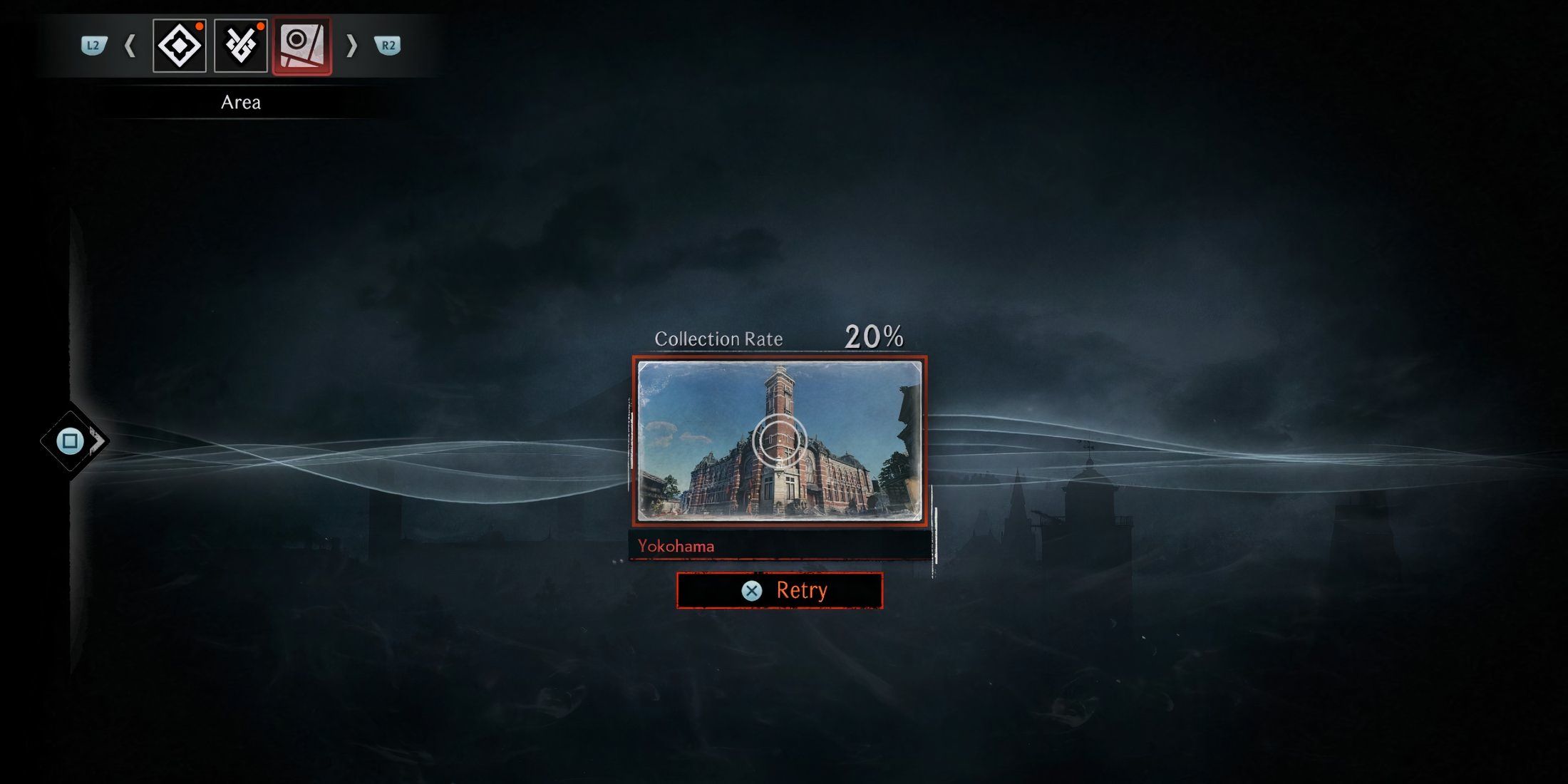Open the middle crossed-mark tab
Image resolution: width=1568 pixels, height=784 pixels.
241,46
